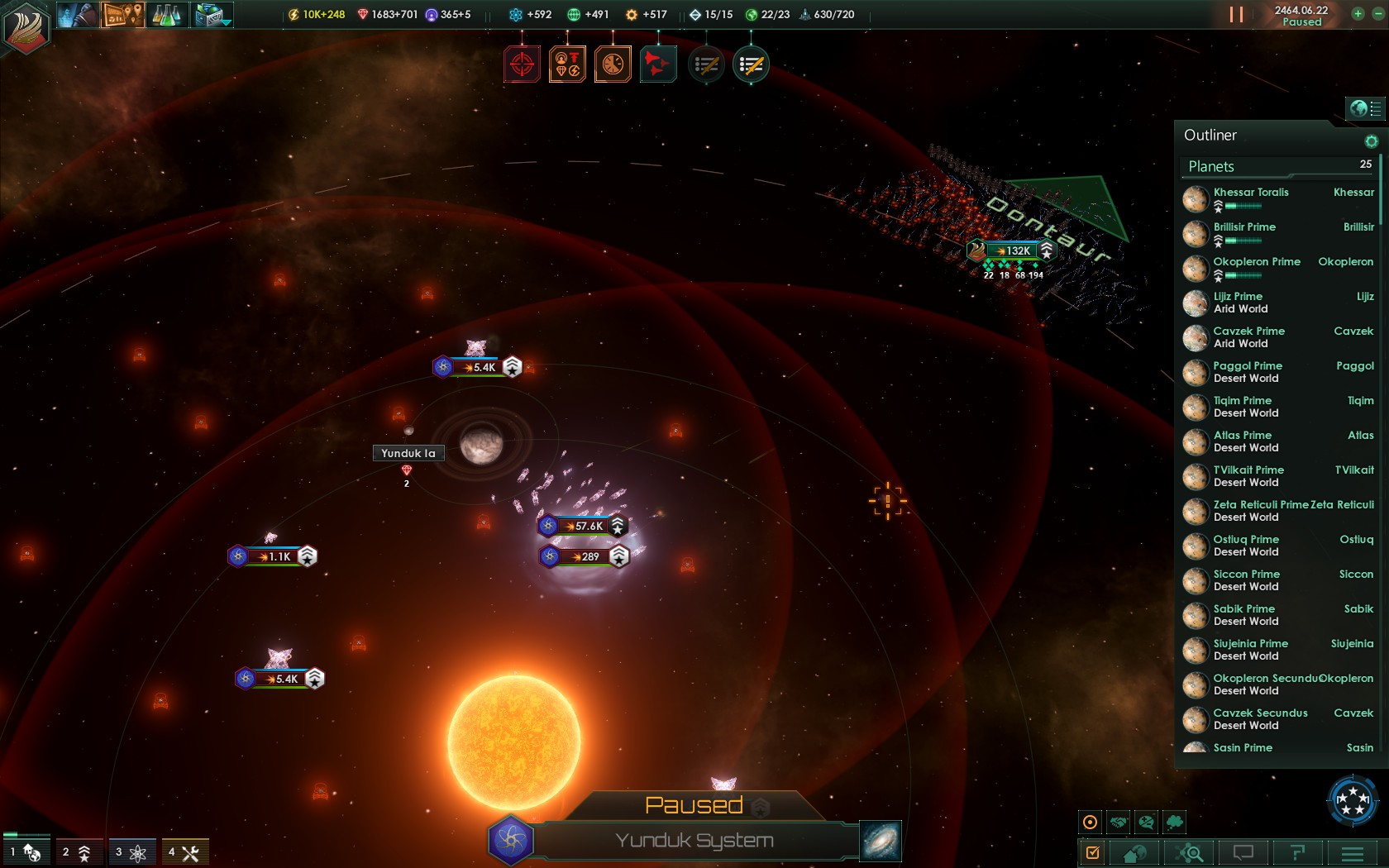This screenshot has width=1389, height=868.
Task: Select Khessar Toralis in the Outliner
Action: click(x=1251, y=193)
